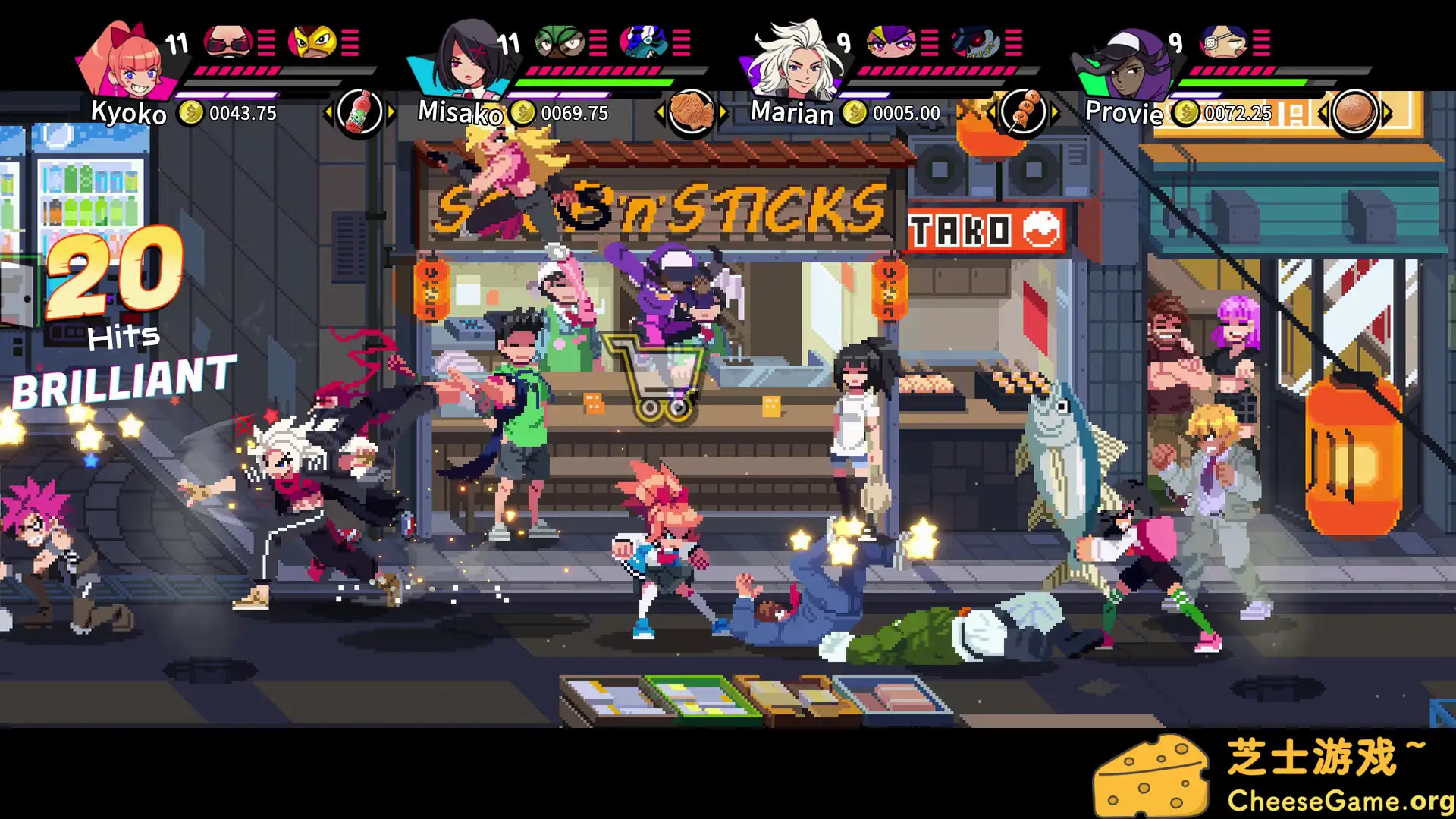Viewport: 1456px width, 819px height.
Task: Select Marian's dango skewer item icon
Action: click(1025, 111)
